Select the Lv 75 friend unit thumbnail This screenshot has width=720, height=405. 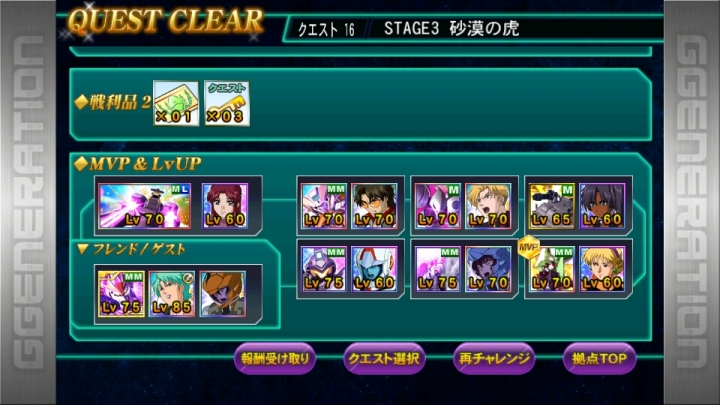click(119, 294)
